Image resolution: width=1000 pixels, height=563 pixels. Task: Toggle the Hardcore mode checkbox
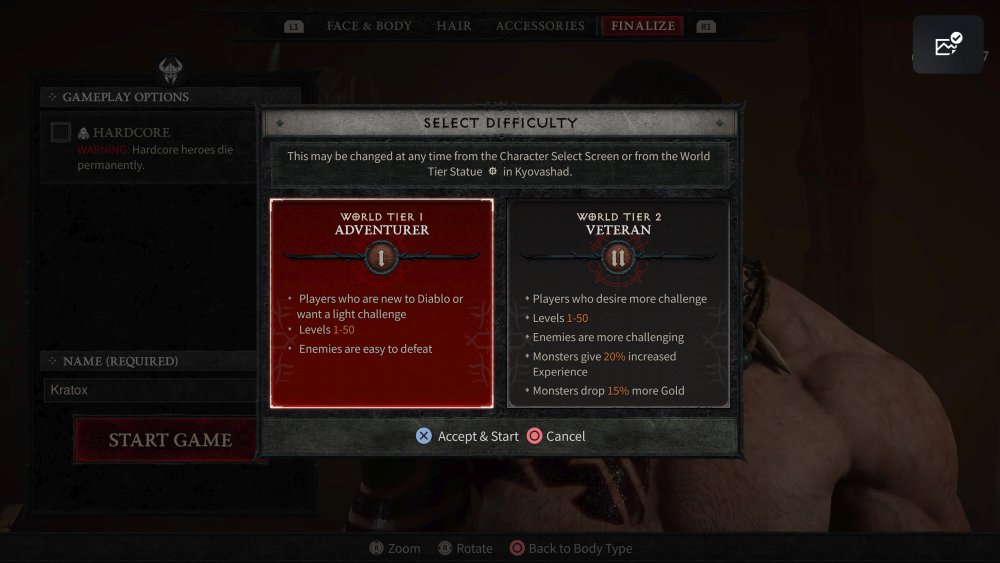pos(61,132)
